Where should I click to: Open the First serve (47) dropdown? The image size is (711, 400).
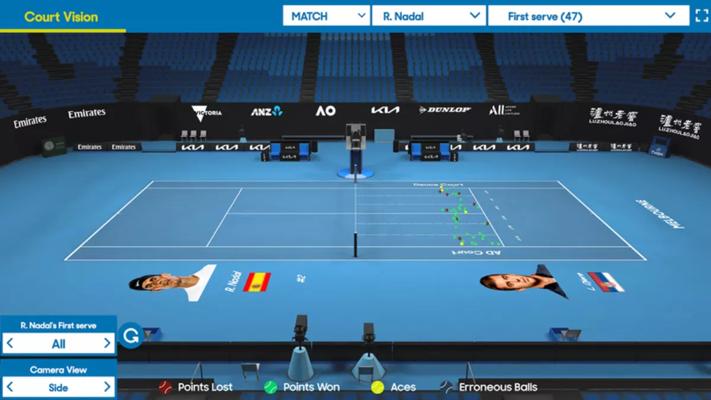[588, 15]
